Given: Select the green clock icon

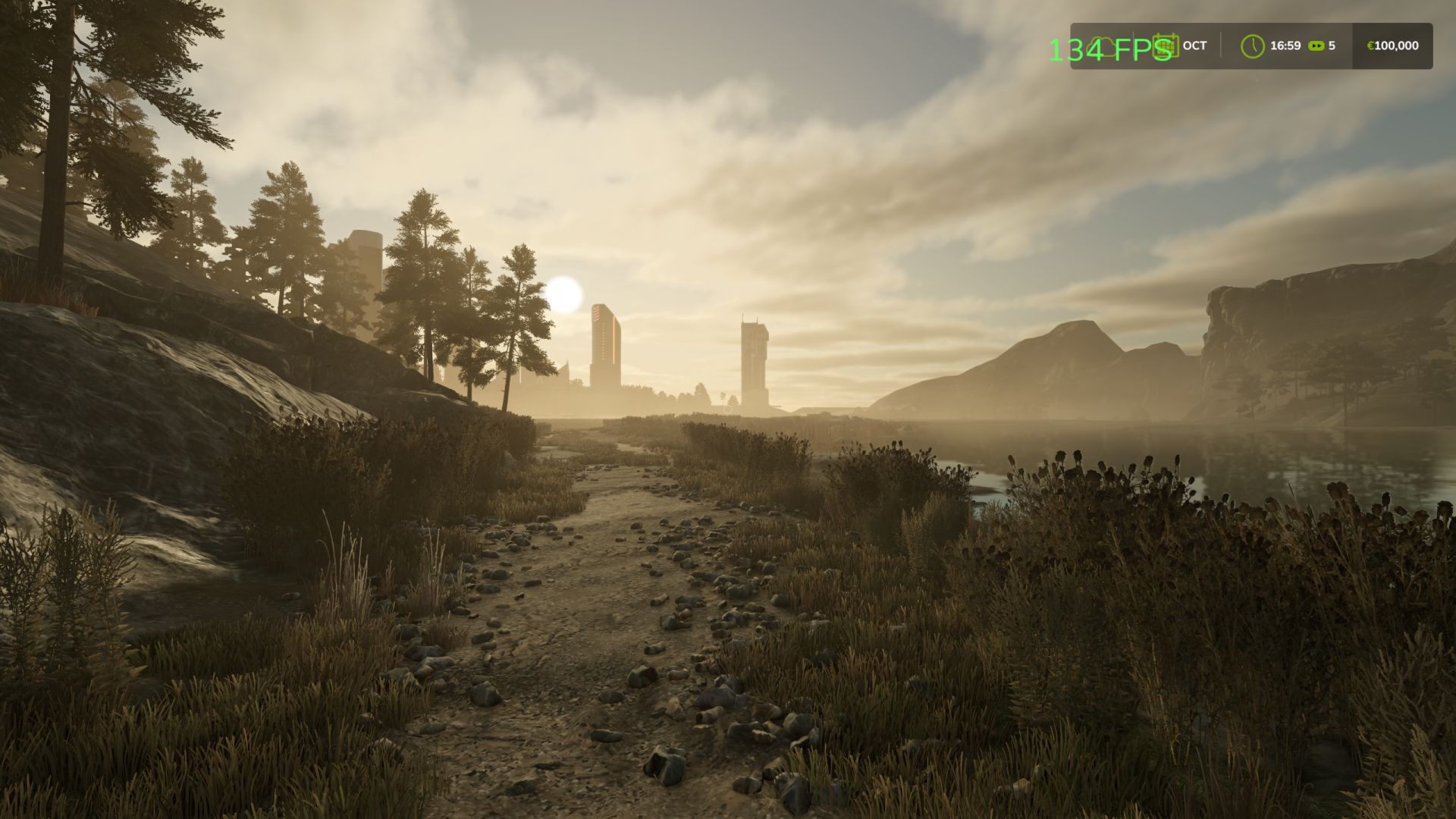Looking at the screenshot, I should [1252, 45].
